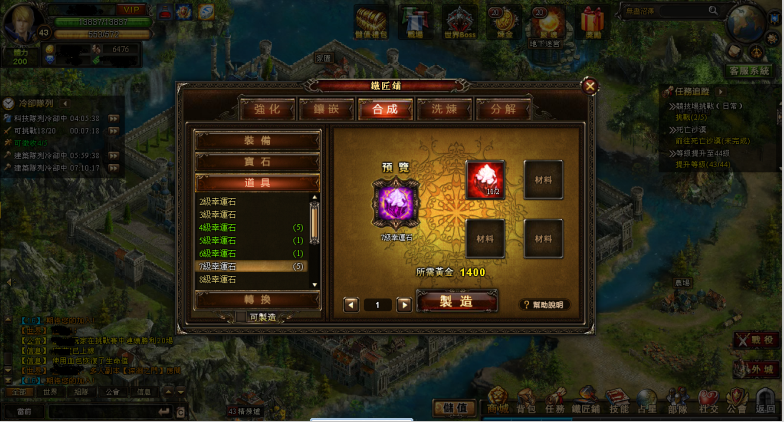
Task: Close the blacksmith (鐵匠鋪) window
Action: pos(589,86)
